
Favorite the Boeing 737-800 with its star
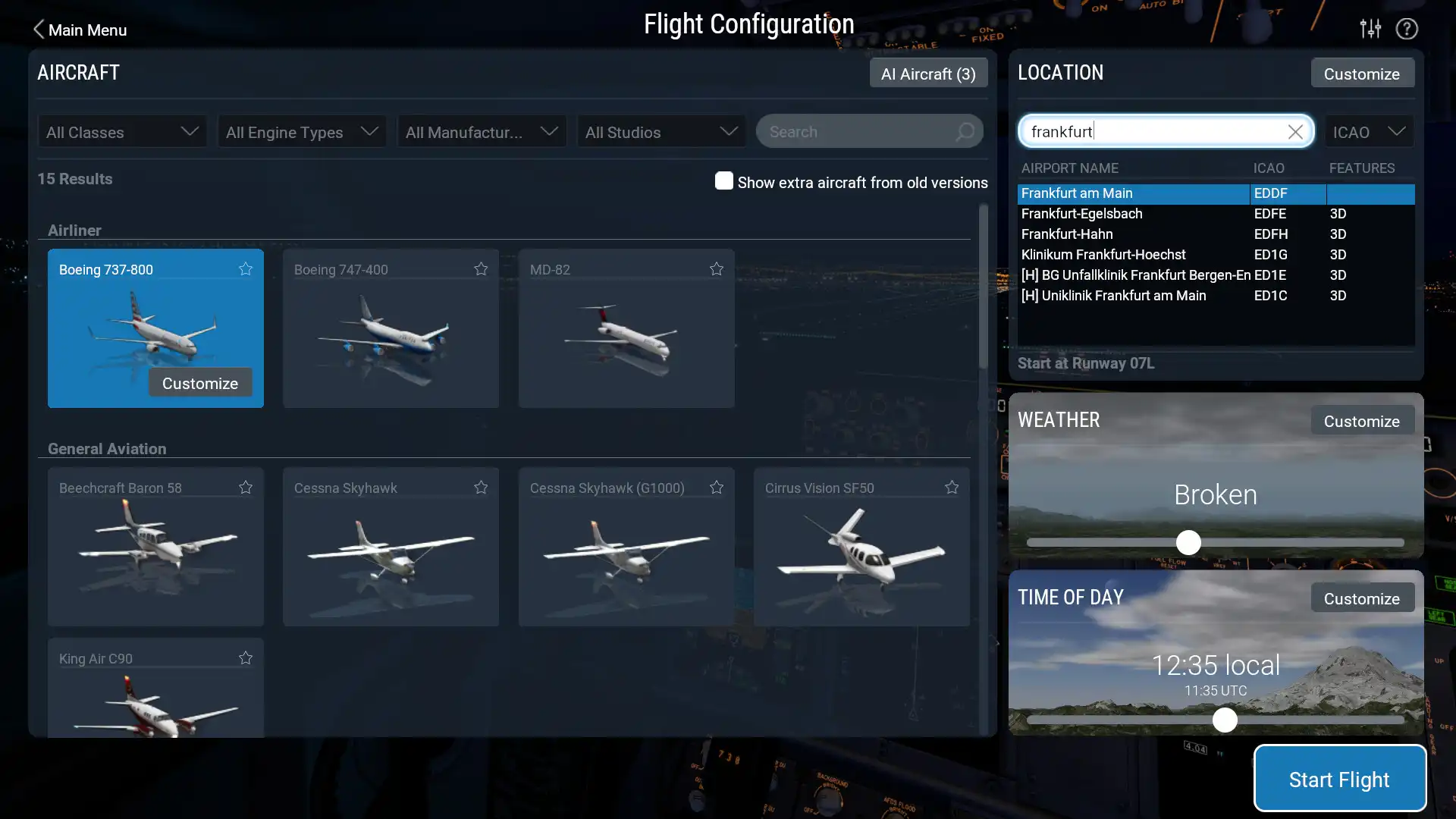(245, 268)
